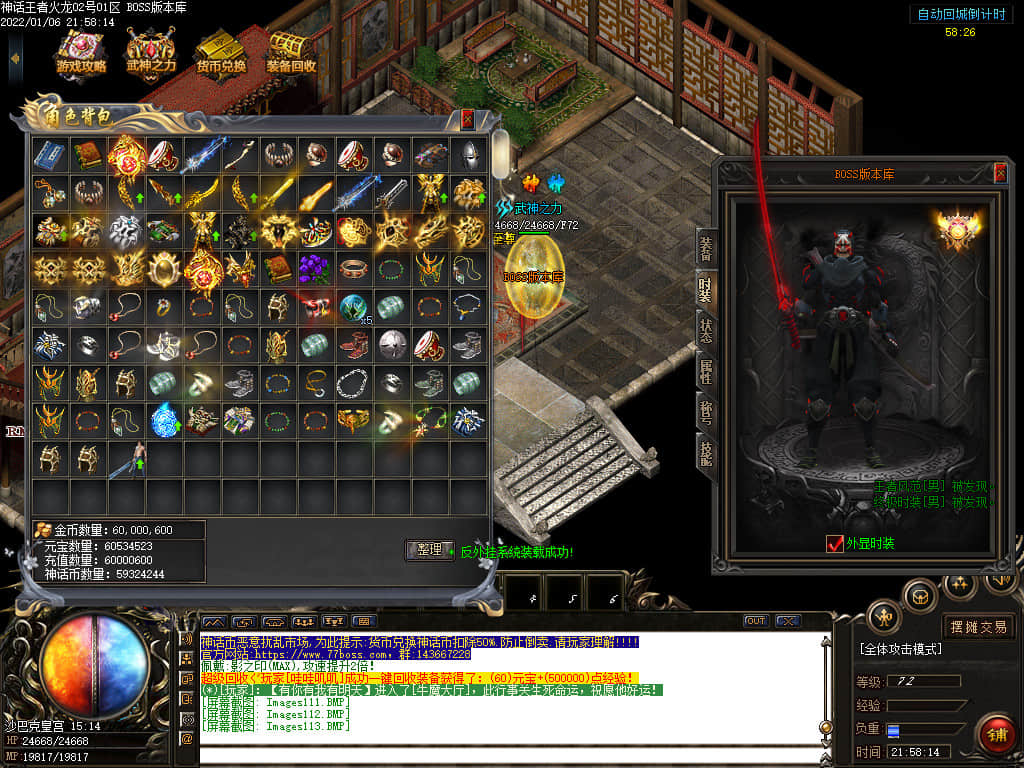Switch to the 装备 equipment tab
The height and width of the screenshot is (768, 1024).
tap(706, 247)
